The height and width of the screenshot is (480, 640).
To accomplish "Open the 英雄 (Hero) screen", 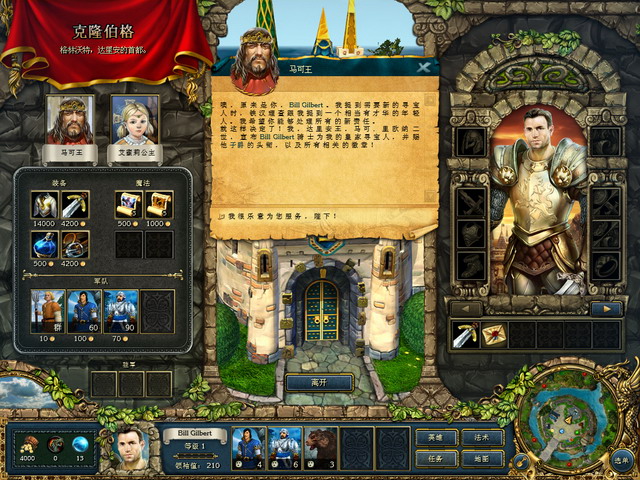I will [436, 437].
